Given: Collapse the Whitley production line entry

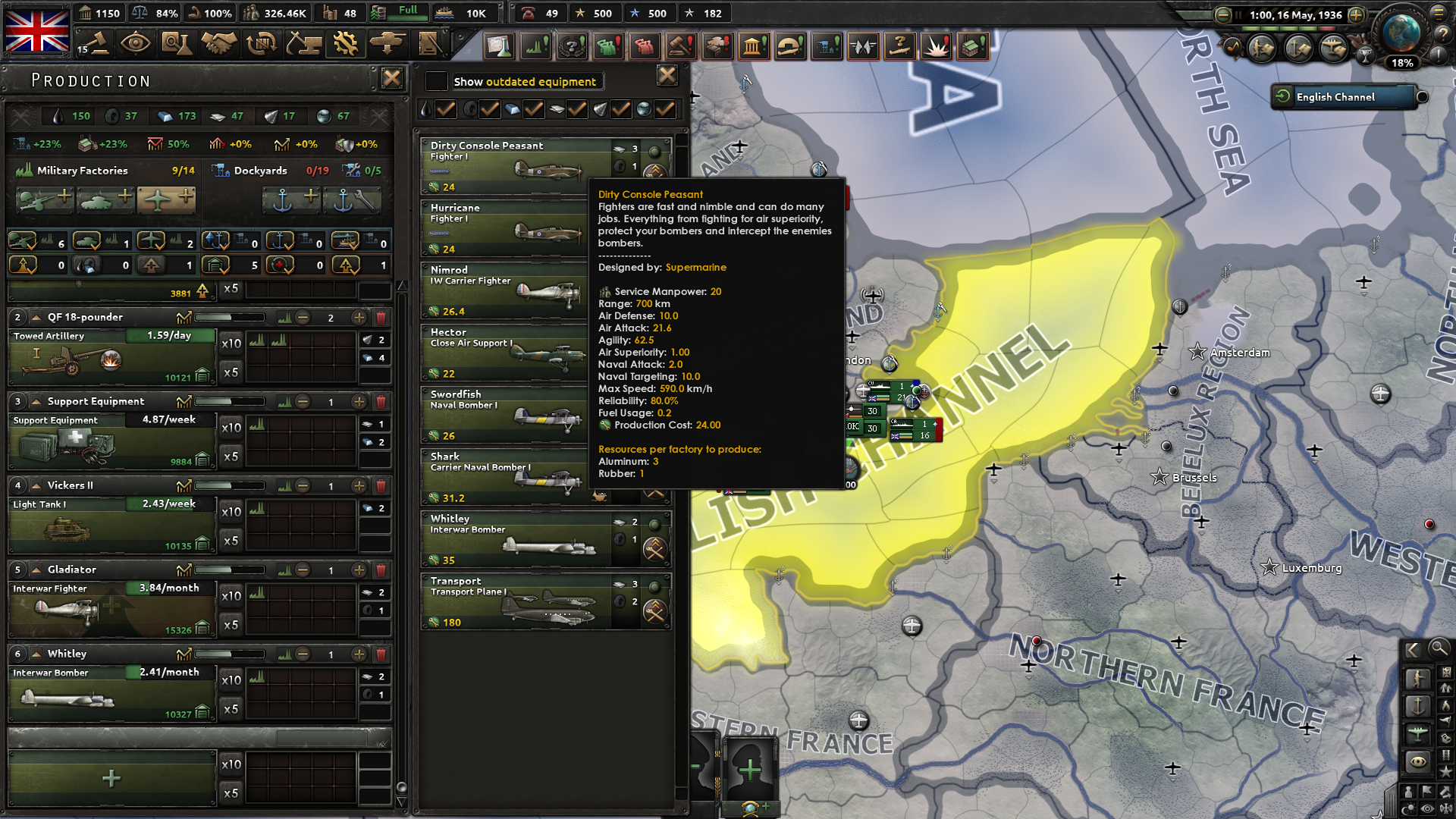Looking at the screenshot, I should click(x=36, y=653).
